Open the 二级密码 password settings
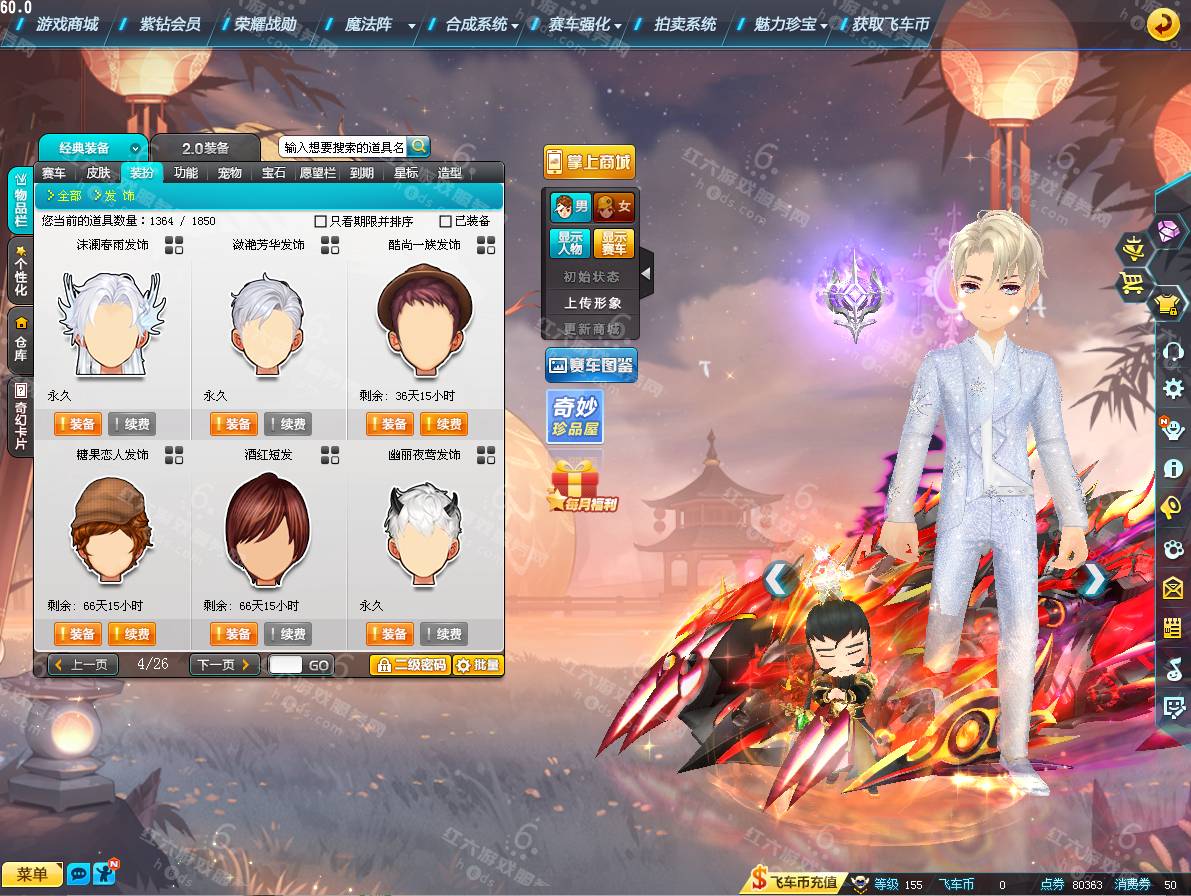The width and height of the screenshot is (1191, 896). [409, 665]
